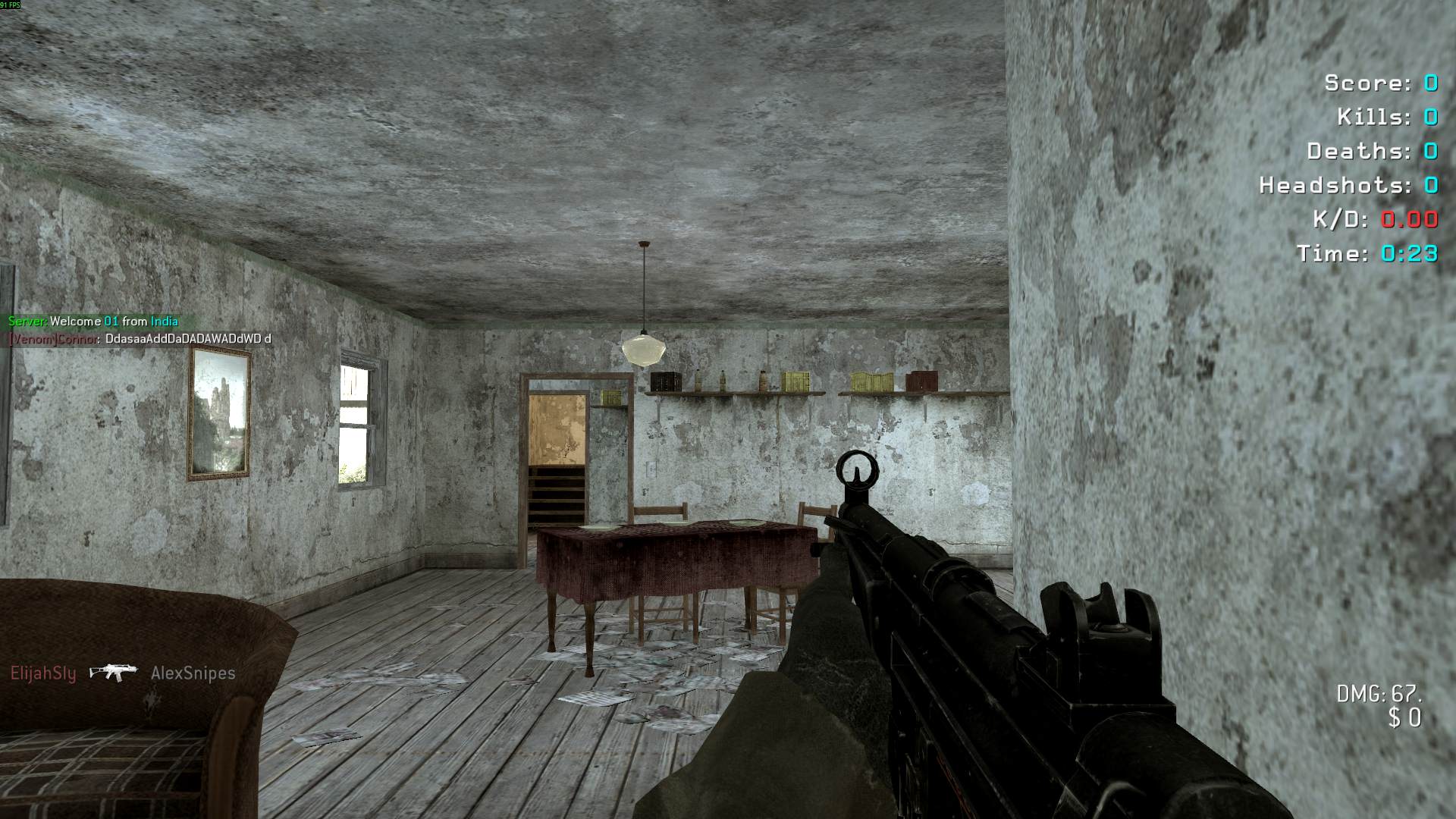This screenshot has height=819, width=1456.
Task: Select AlexSnipes' name in the killfeed
Action: point(193,673)
